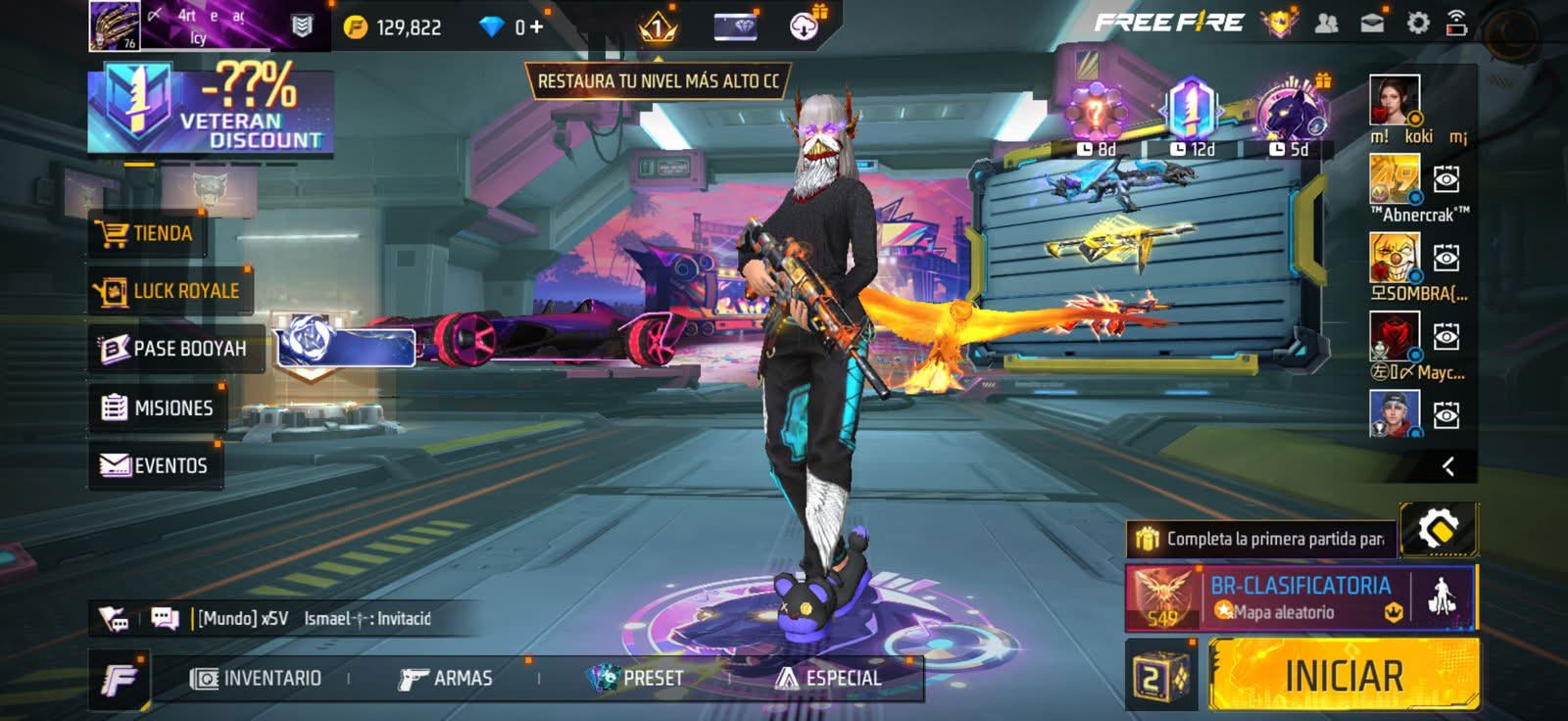Add diamonds with the plus button
1568x721 pixels.
point(536,27)
